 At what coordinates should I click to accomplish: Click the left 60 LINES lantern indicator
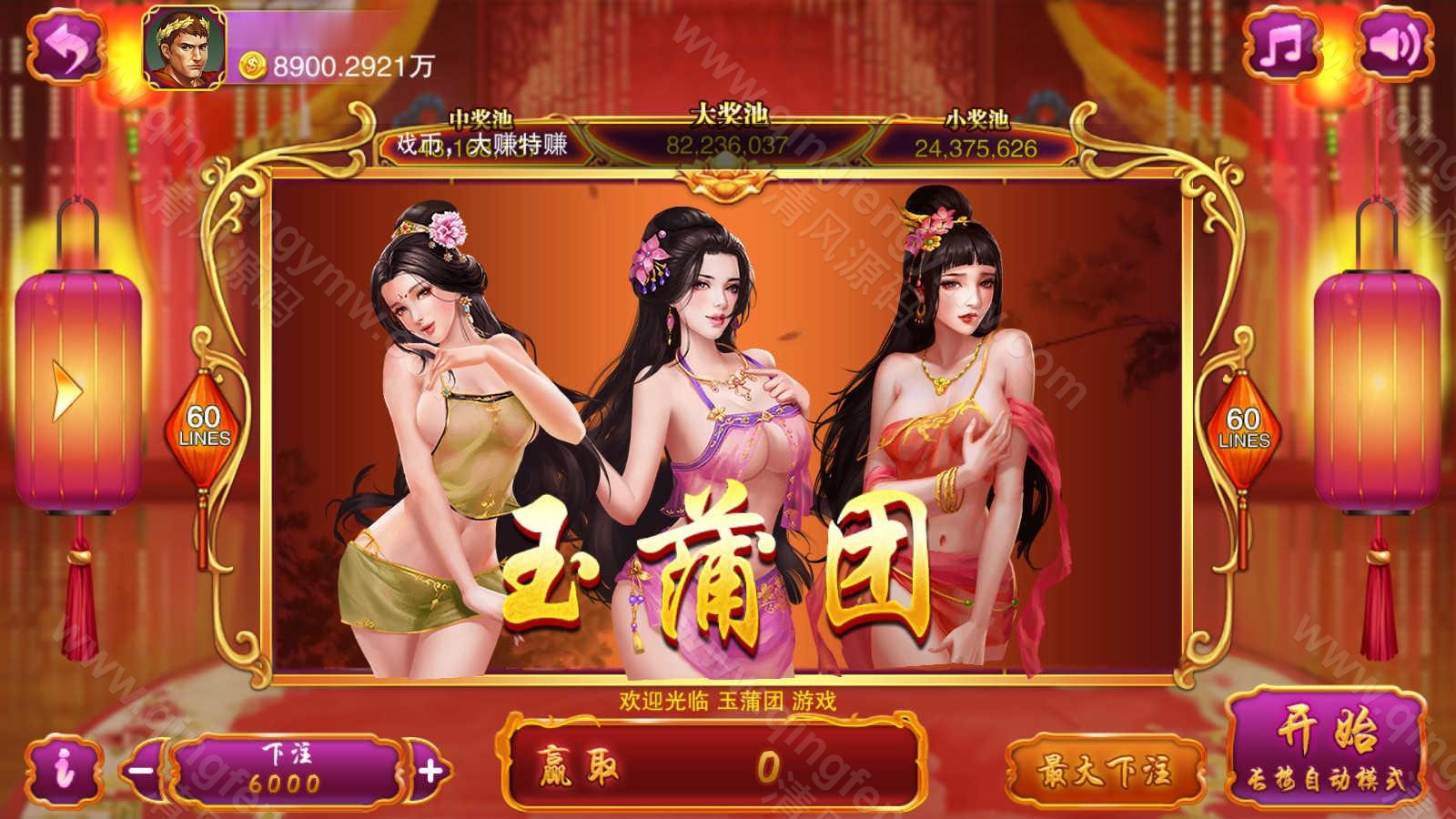coord(205,425)
